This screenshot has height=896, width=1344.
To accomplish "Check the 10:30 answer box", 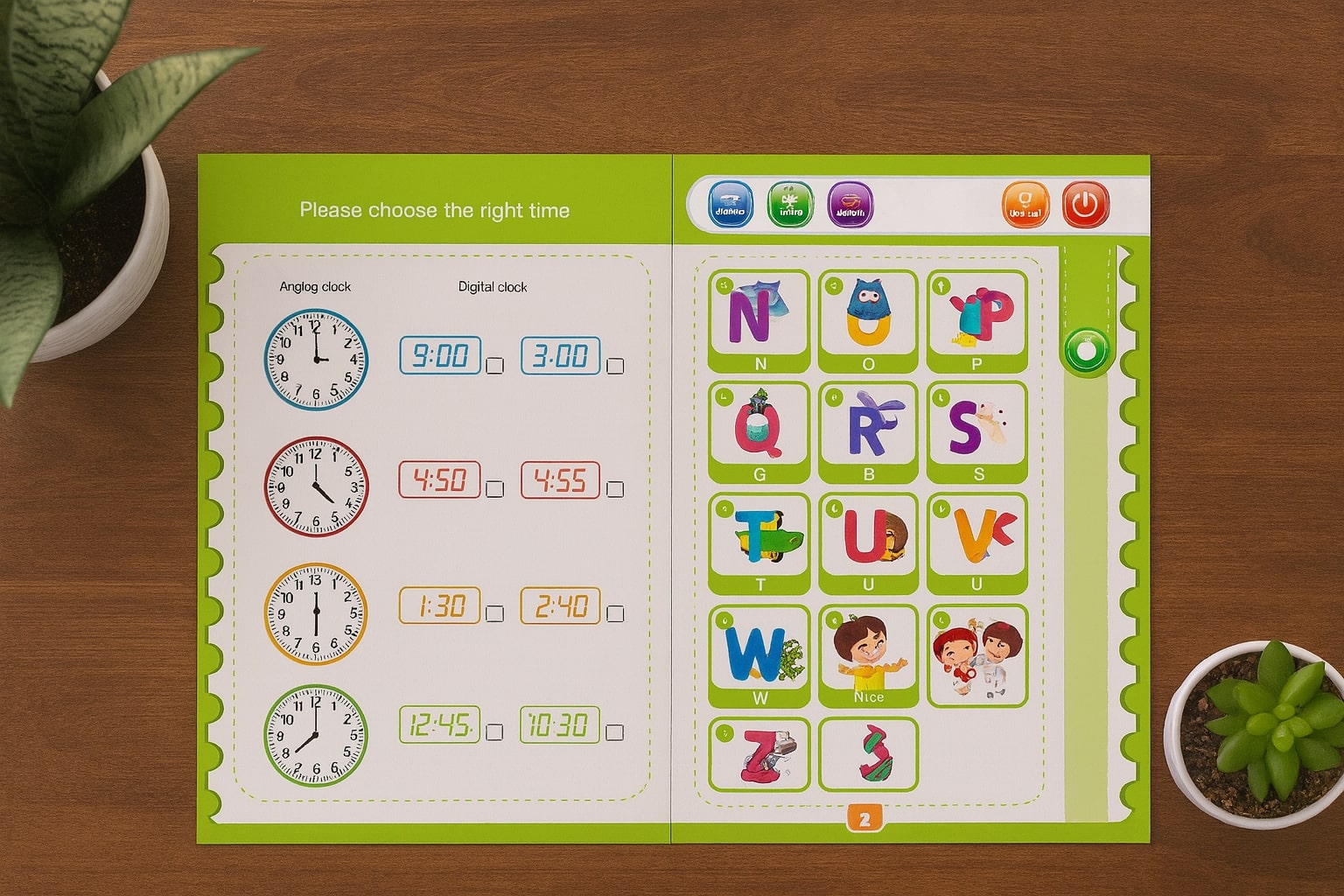I will pyautogui.click(x=615, y=732).
